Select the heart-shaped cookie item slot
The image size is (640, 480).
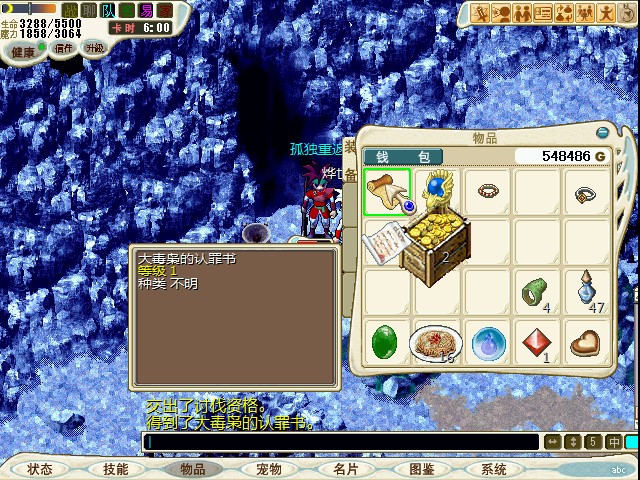point(588,342)
